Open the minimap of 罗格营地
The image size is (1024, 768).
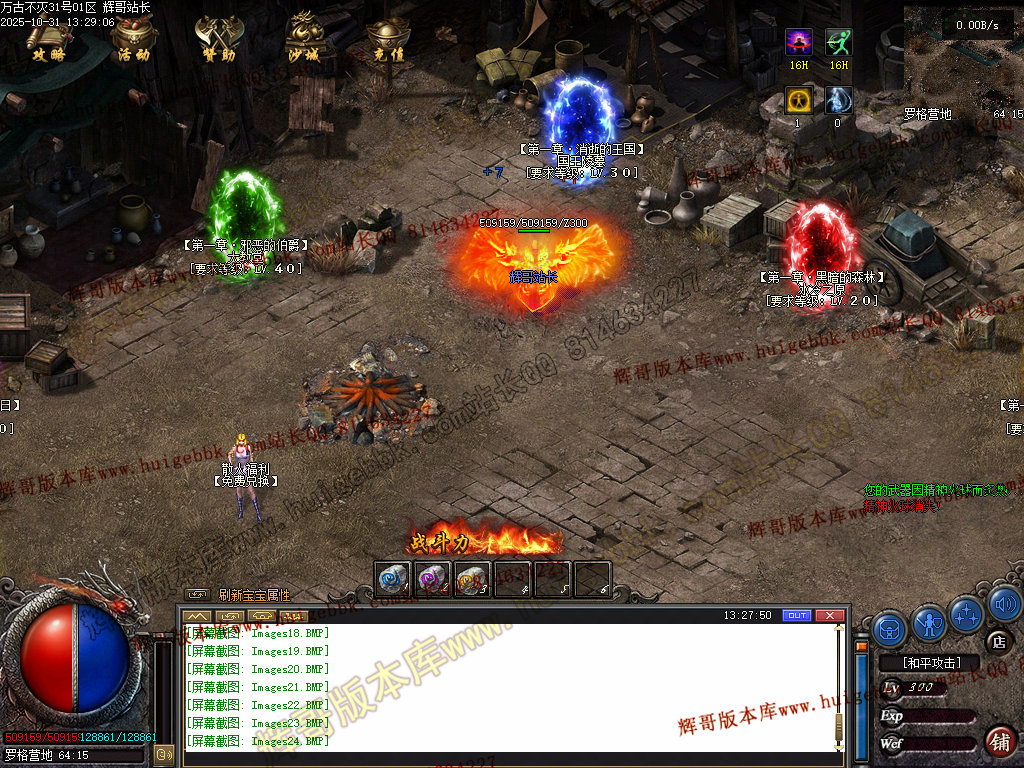962,55
